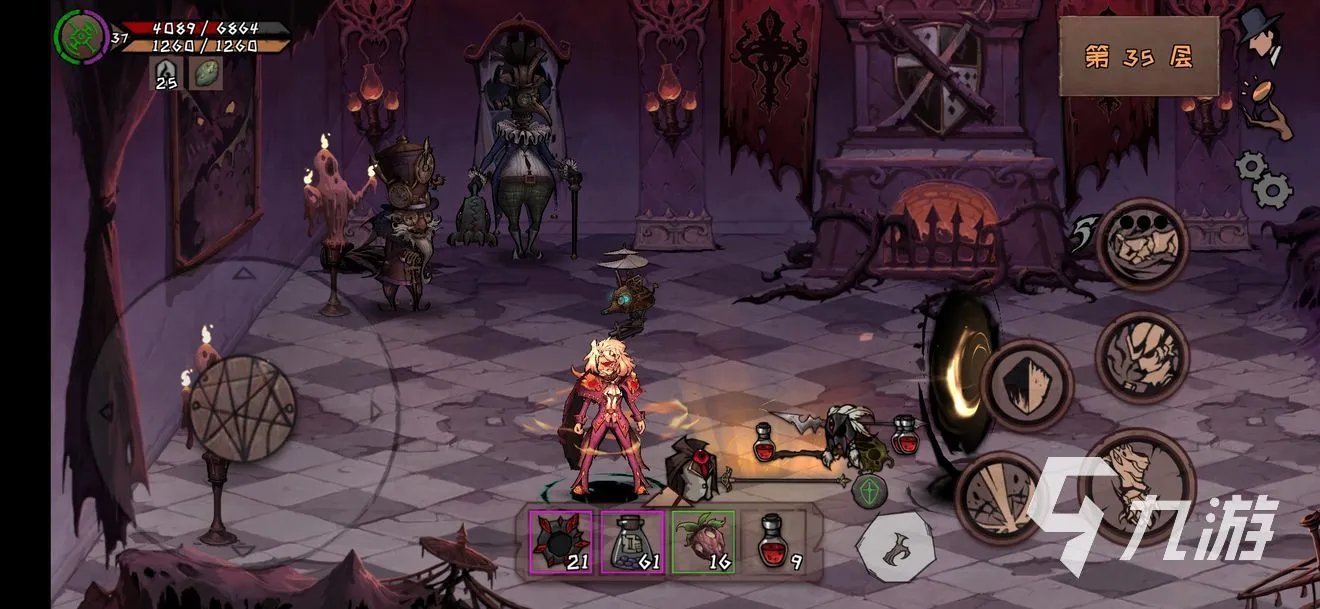This screenshot has height=609, width=1320.
Task: Tap the small green rune badge
Action: pos(867,489)
